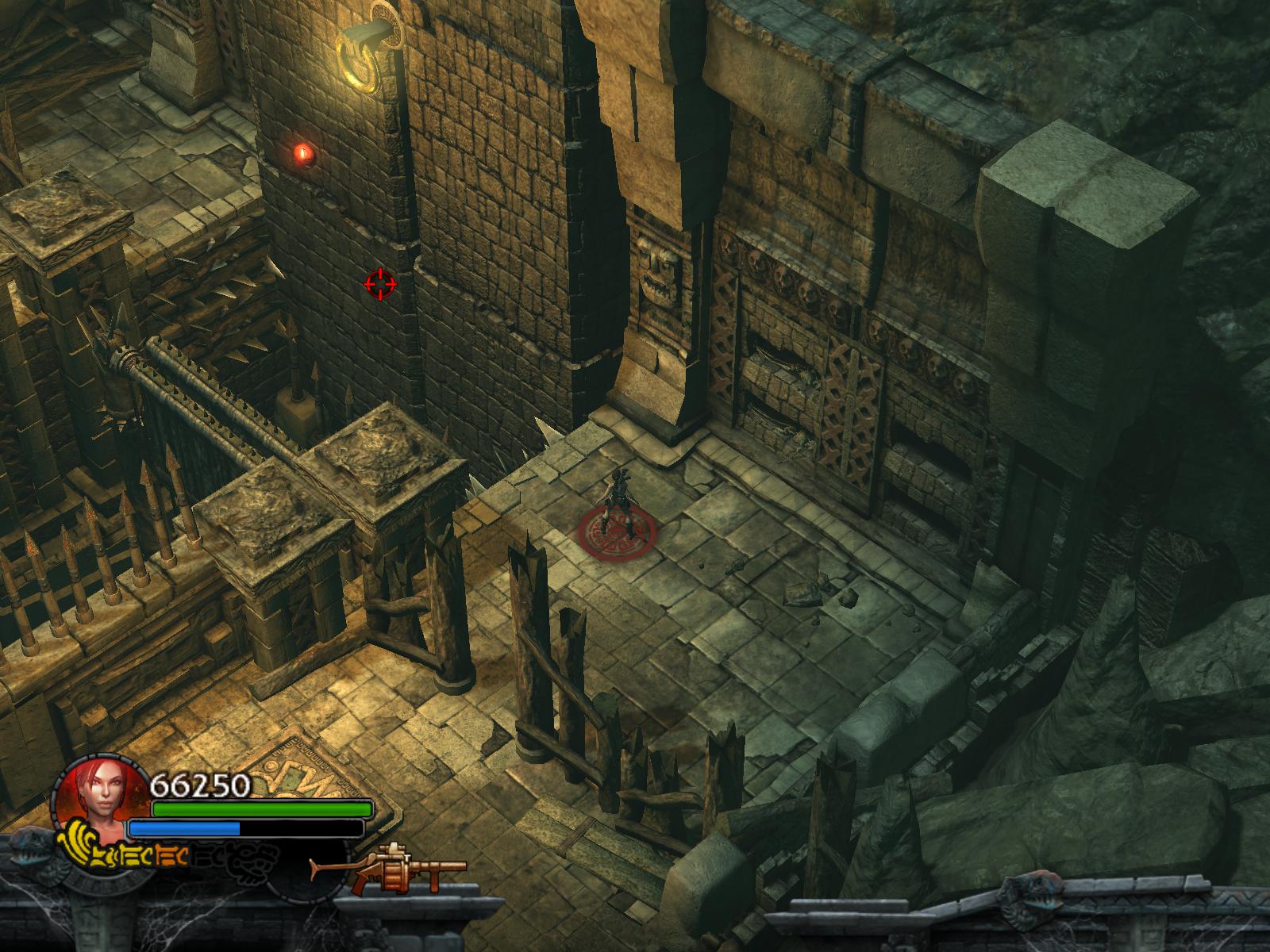Select the grenade launcher weapon icon
This screenshot has height=952, width=1270.
[388, 870]
